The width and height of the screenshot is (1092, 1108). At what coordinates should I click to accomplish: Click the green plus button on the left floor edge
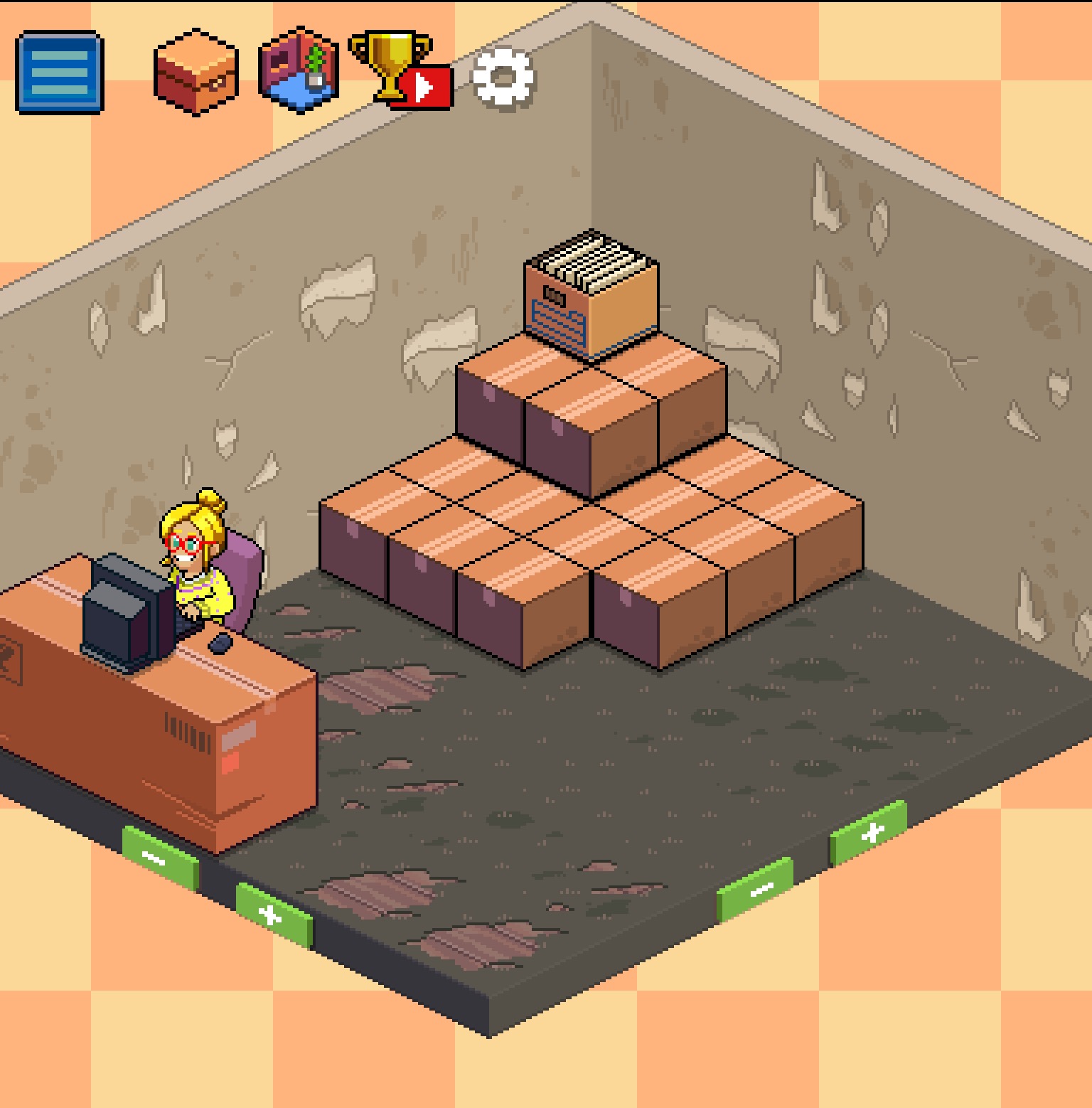274,915
